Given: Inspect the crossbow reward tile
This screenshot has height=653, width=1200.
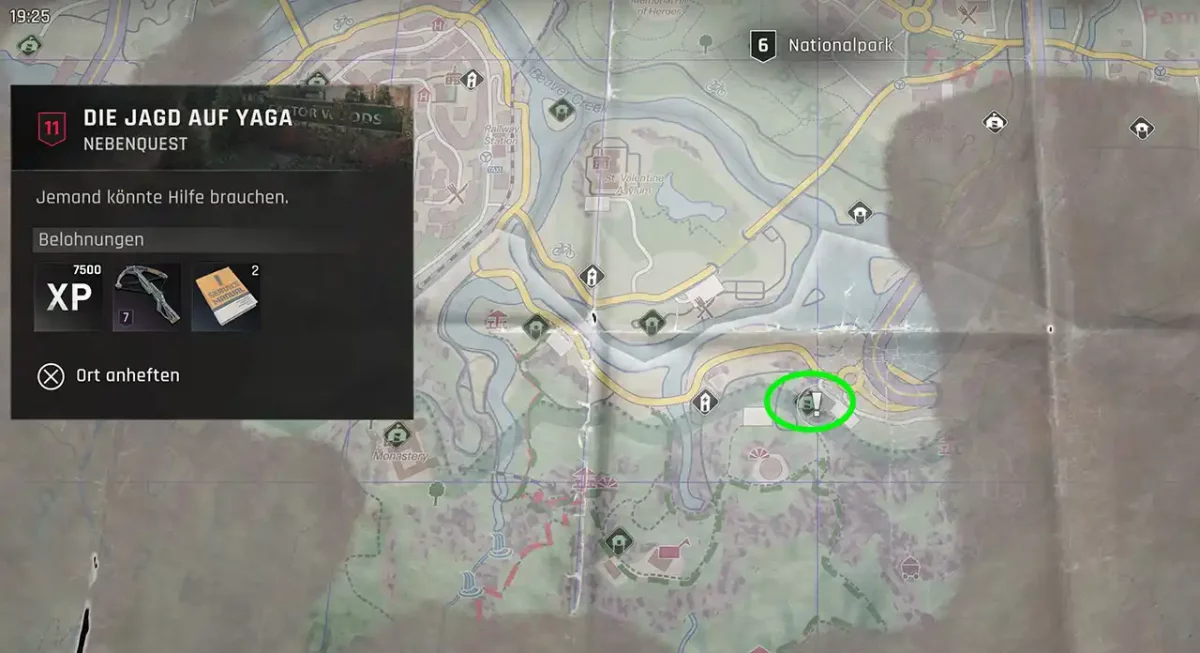Looking at the screenshot, I should coord(147,297).
